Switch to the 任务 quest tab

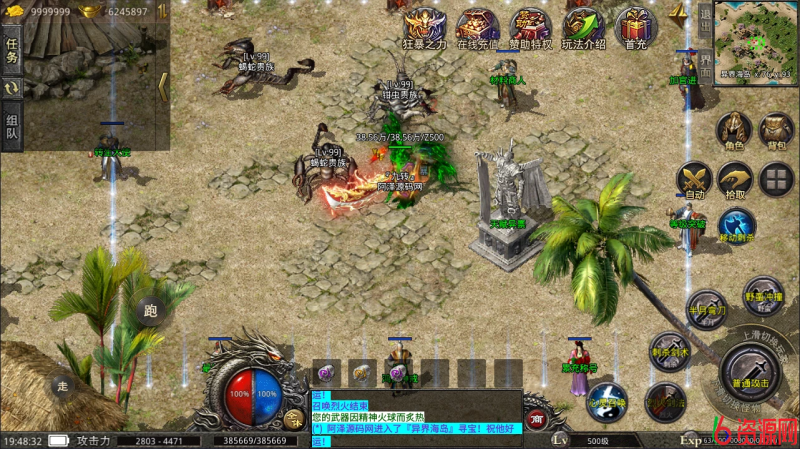click(13, 48)
